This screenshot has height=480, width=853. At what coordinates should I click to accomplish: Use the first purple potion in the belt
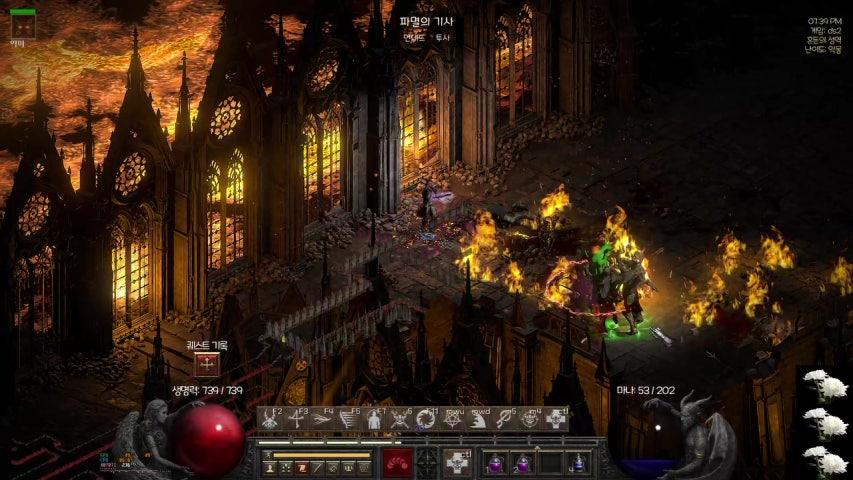pos(496,463)
